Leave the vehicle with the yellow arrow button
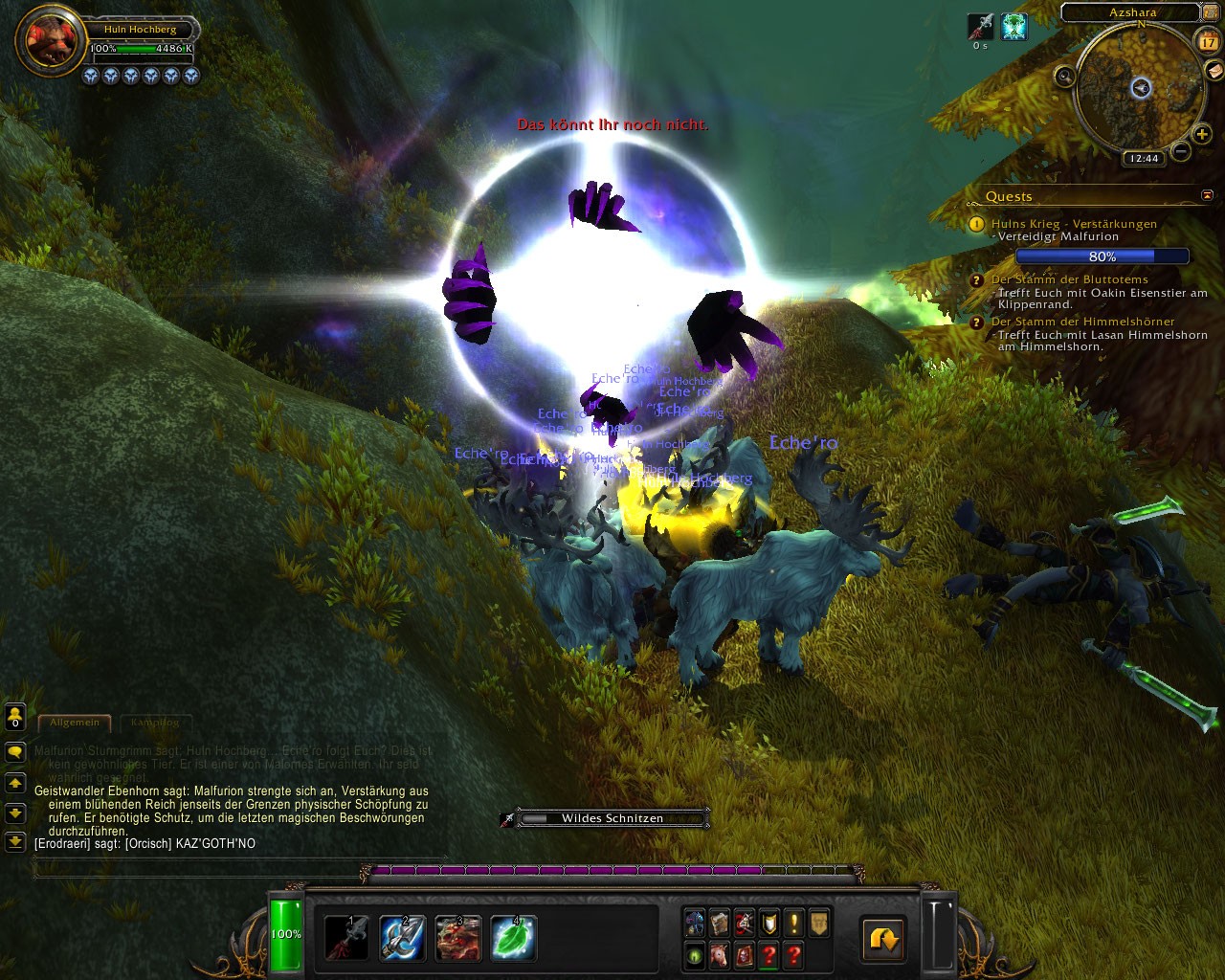This screenshot has height=980, width=1225. coord(883,939)
